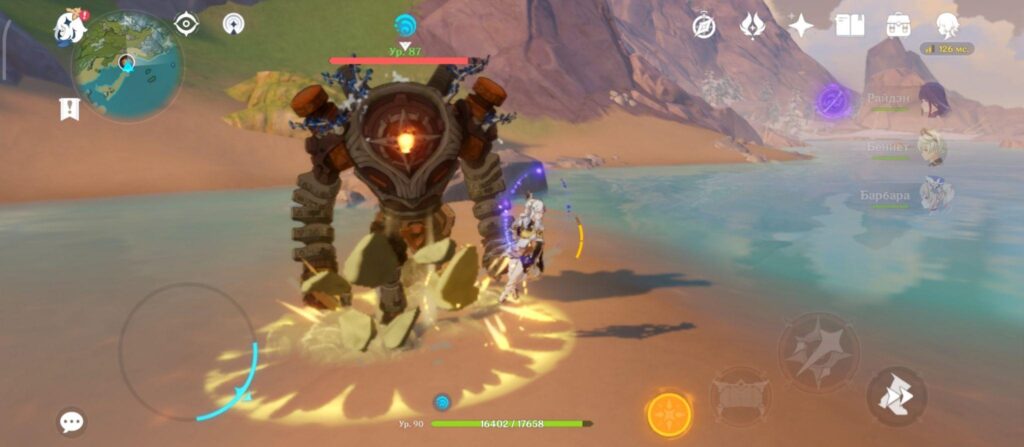Viewport: 1024px width, 447px height.
Task: Activate the orange elemental skill button
Action: click(668, 413)
